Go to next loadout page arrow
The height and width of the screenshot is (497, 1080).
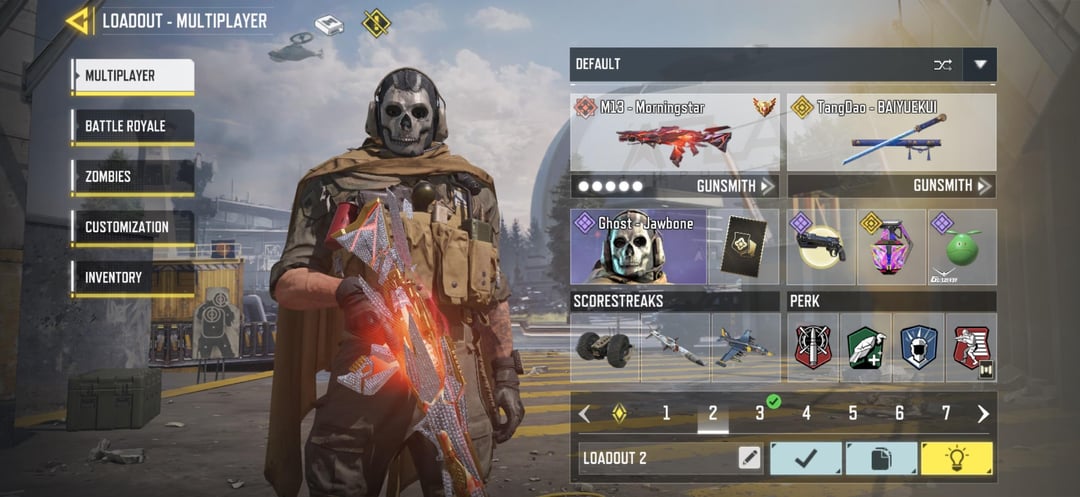point(983,414)
